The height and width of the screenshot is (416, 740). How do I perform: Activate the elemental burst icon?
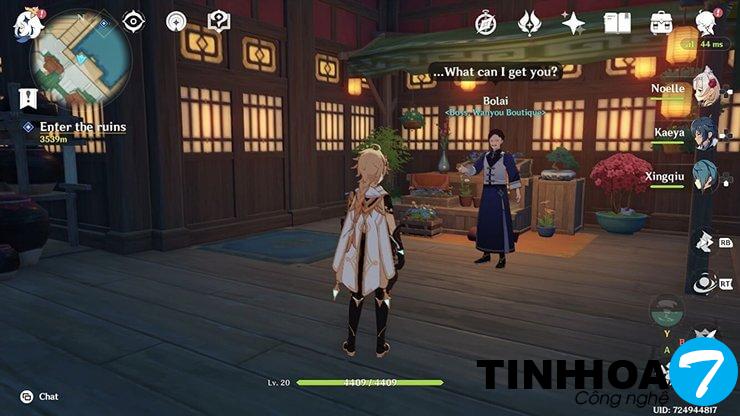(x=702, y=284)
